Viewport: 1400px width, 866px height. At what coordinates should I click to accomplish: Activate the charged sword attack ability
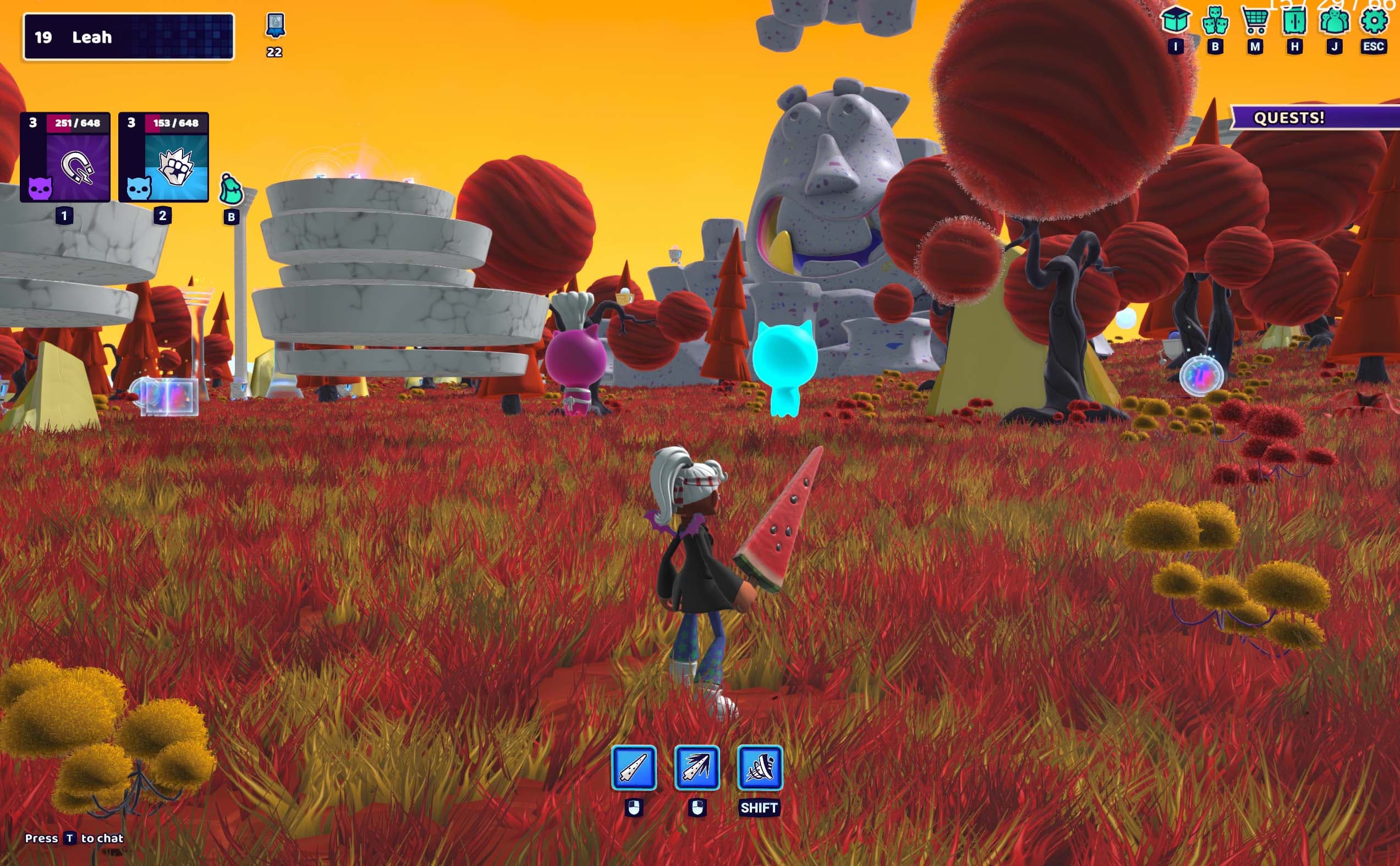pos(697,768)
